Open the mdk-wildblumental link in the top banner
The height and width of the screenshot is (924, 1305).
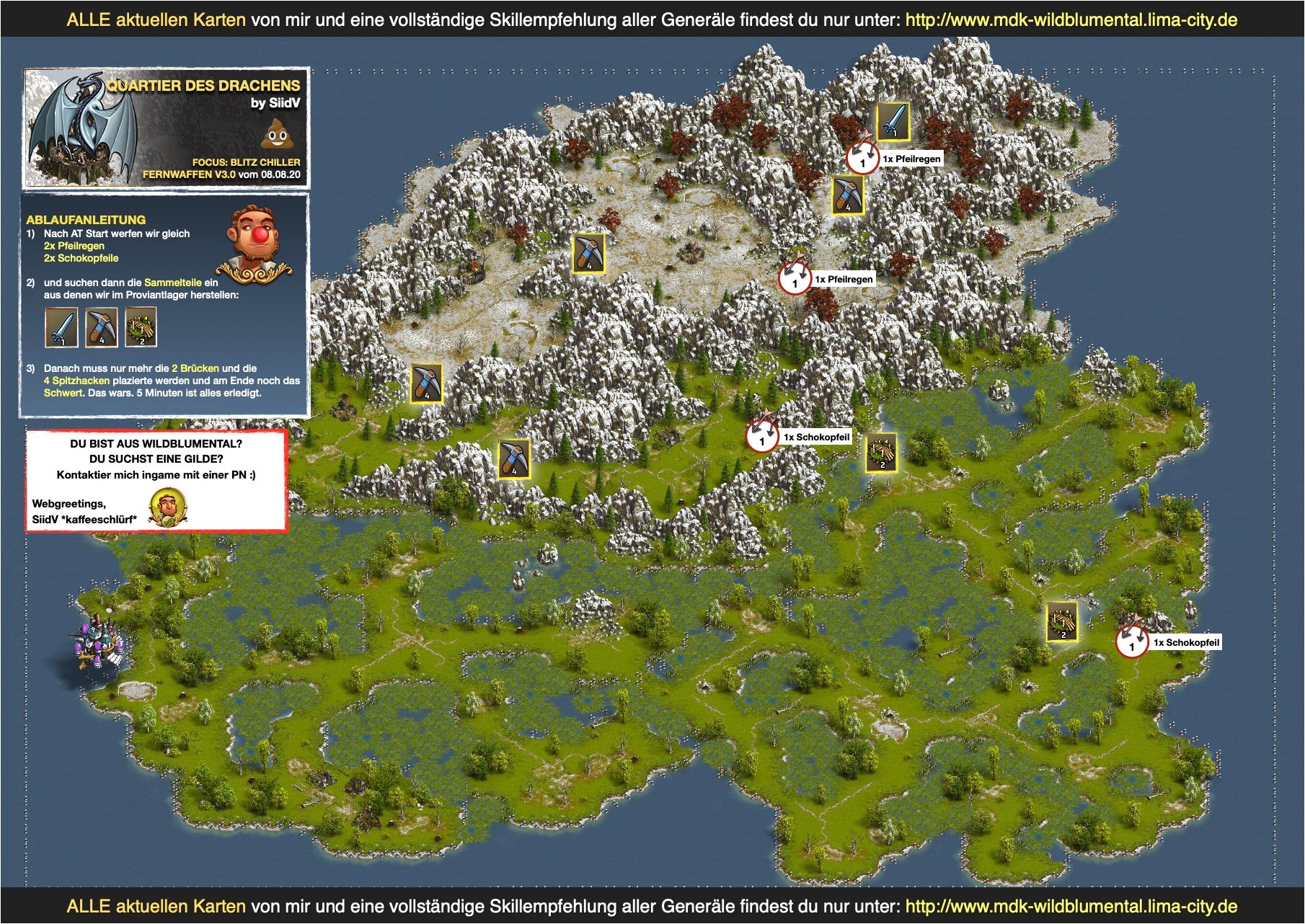(x=1071, y=19)
